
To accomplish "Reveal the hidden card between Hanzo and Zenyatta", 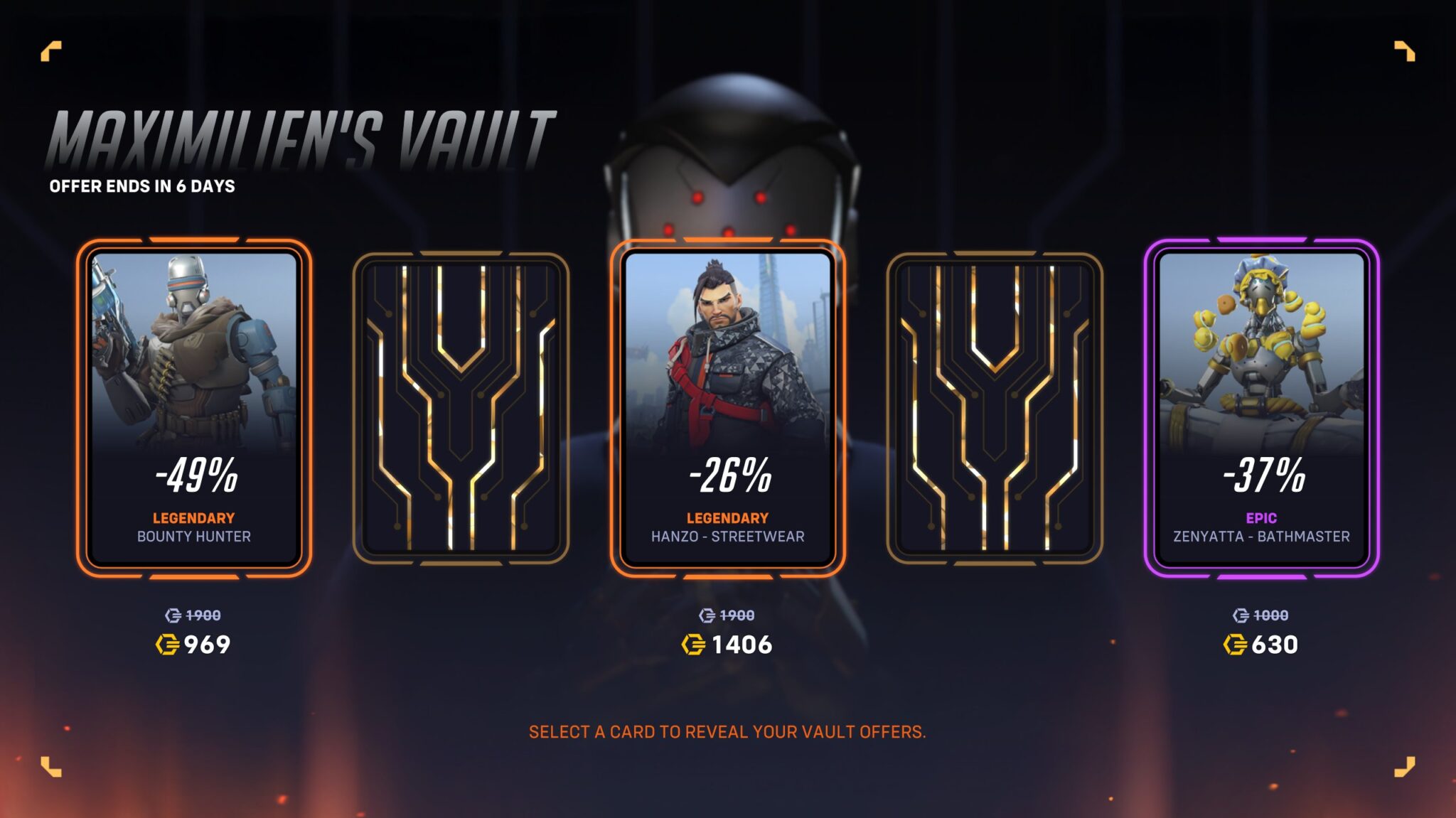I will click(x=995, y=408).
